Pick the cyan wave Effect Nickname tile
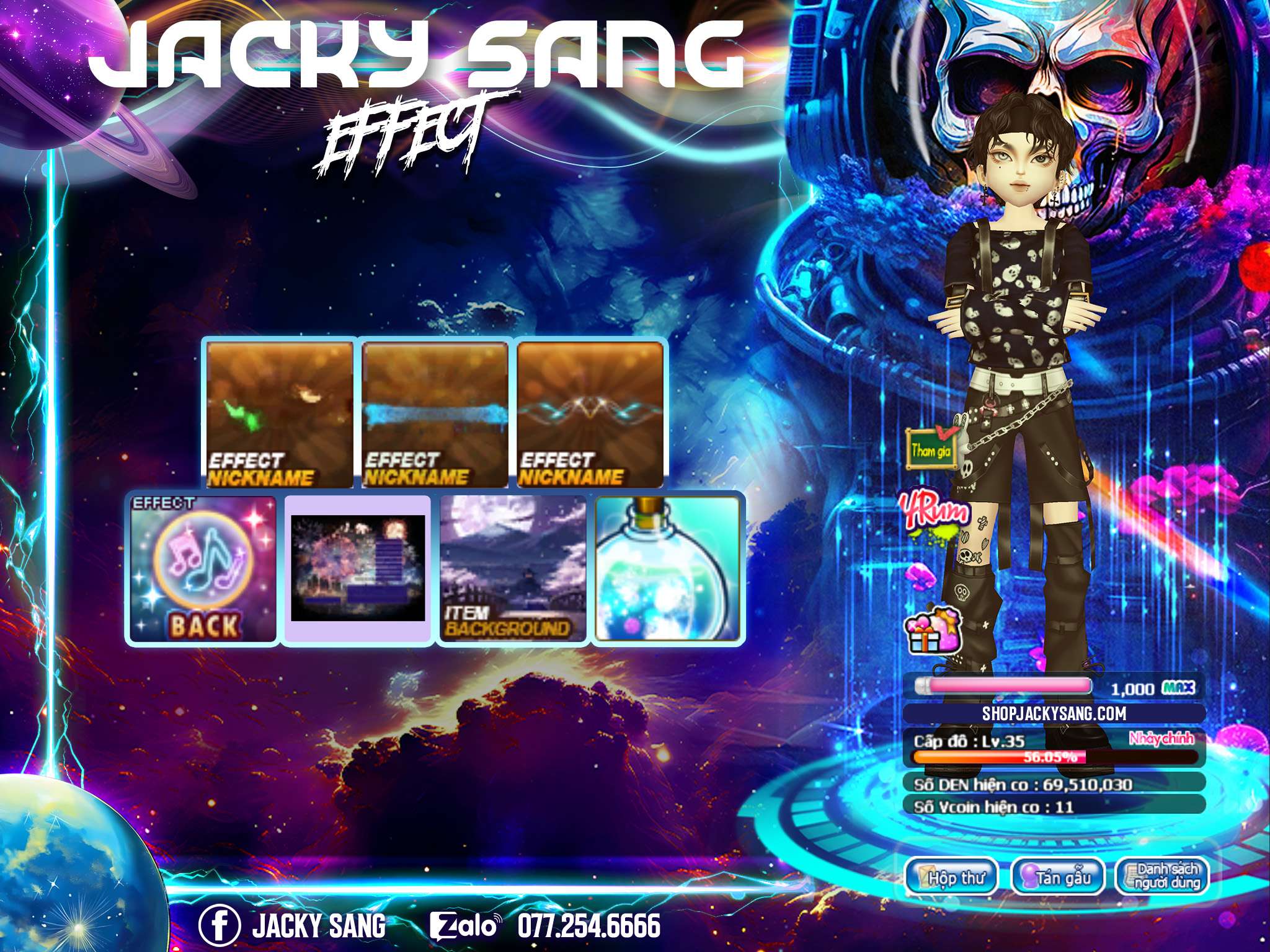The width and height of the screenshot is (1270, 952). (x=590, y=415)
